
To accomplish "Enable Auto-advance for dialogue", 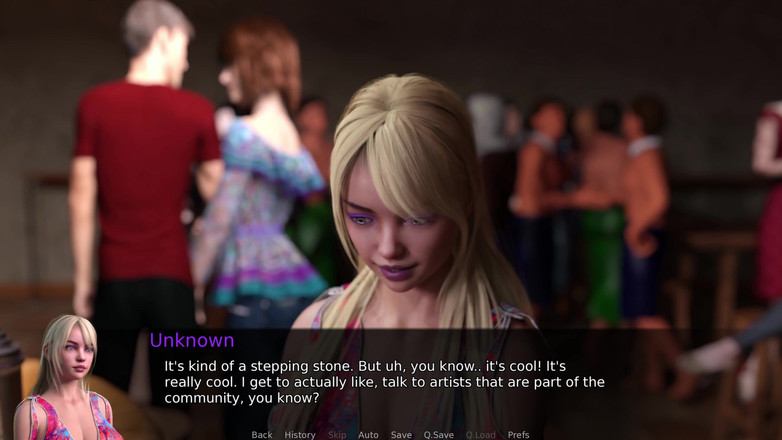I will (368, 435).
